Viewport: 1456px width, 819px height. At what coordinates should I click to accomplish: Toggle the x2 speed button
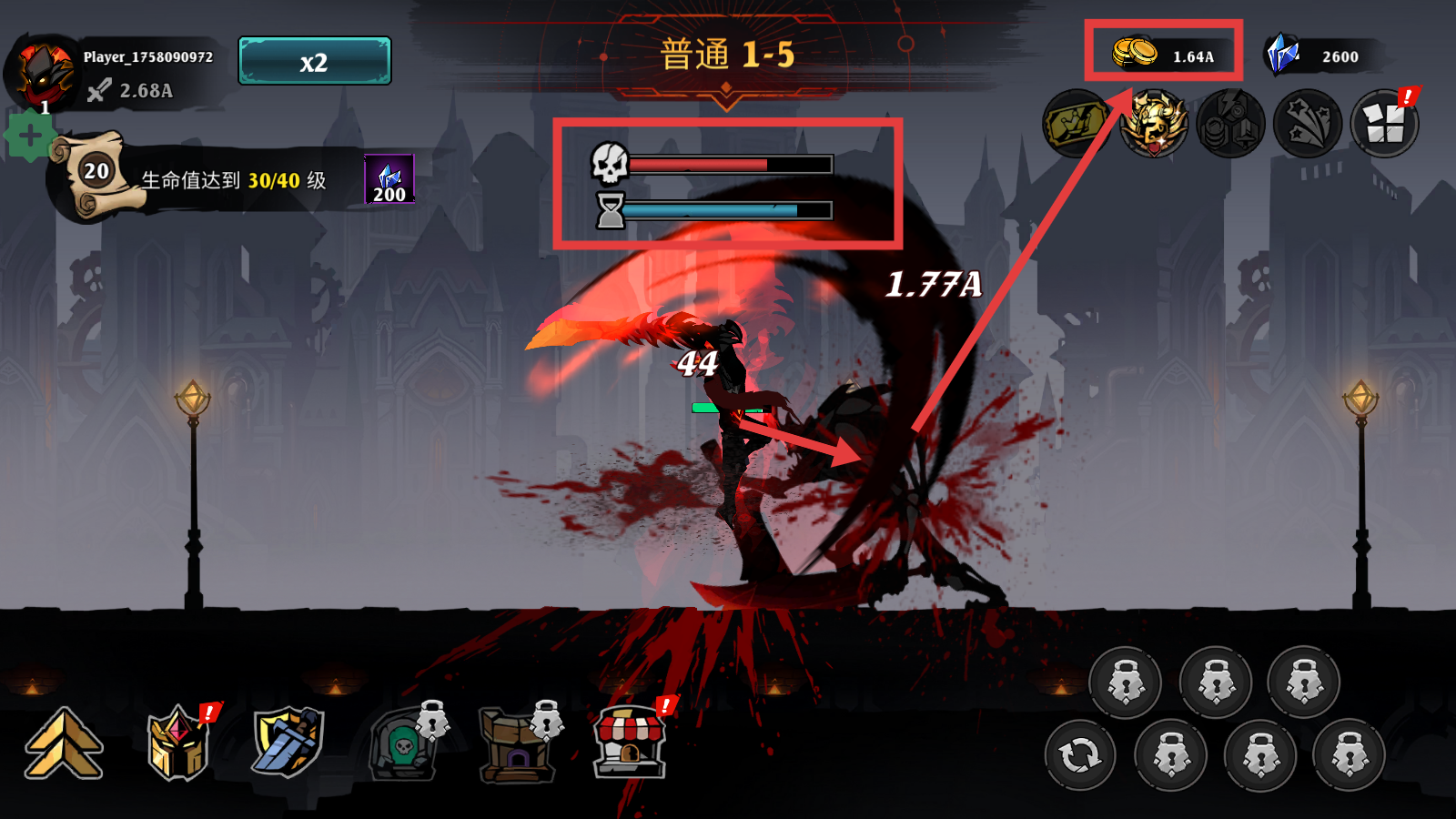314,61
